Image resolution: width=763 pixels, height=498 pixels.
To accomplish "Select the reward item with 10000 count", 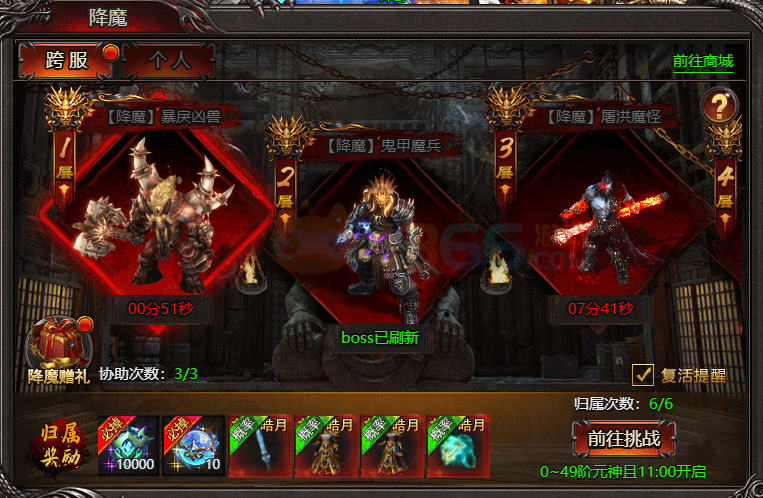I will point(127,445).
